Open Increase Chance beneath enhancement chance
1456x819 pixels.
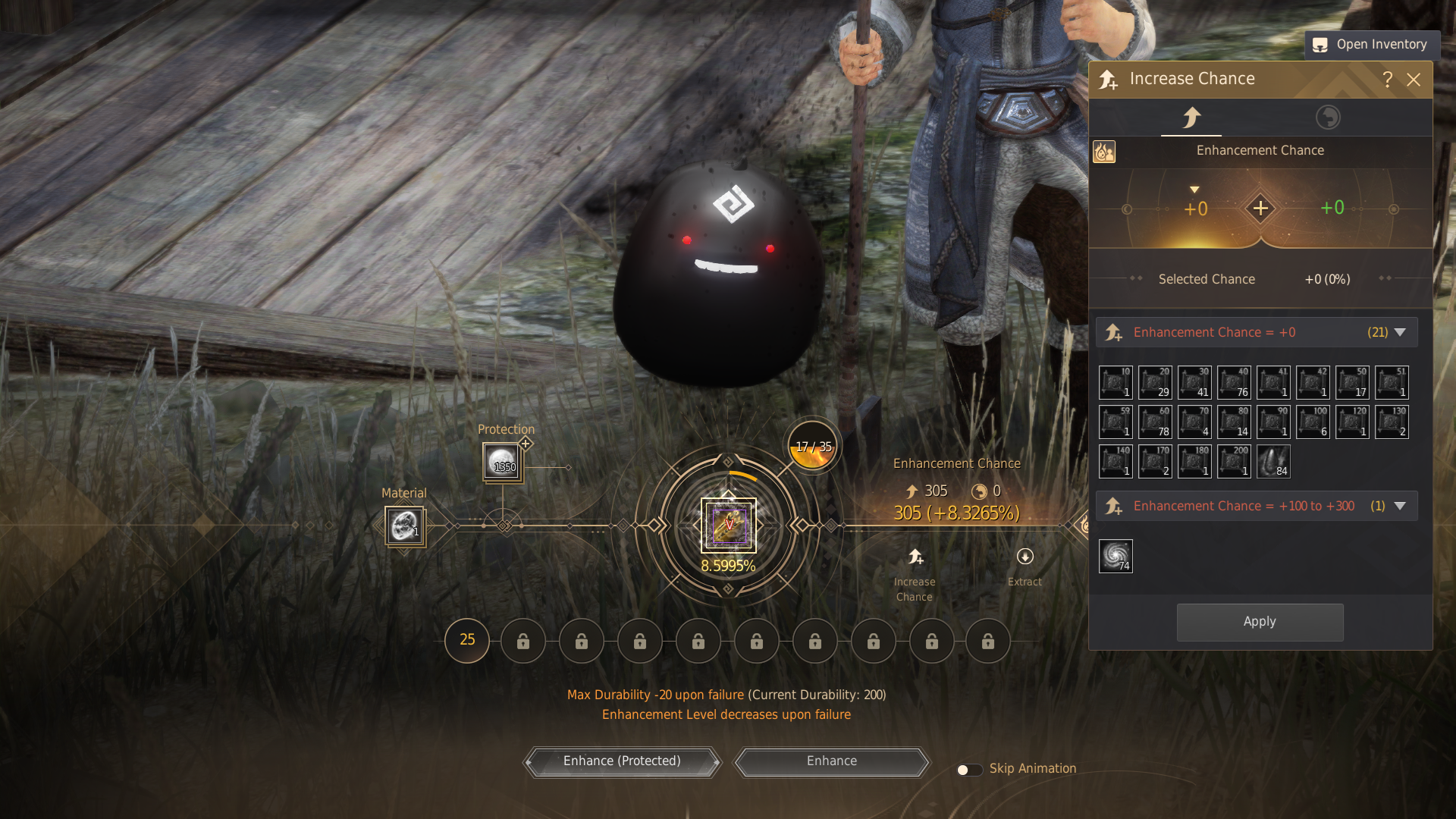915,557
